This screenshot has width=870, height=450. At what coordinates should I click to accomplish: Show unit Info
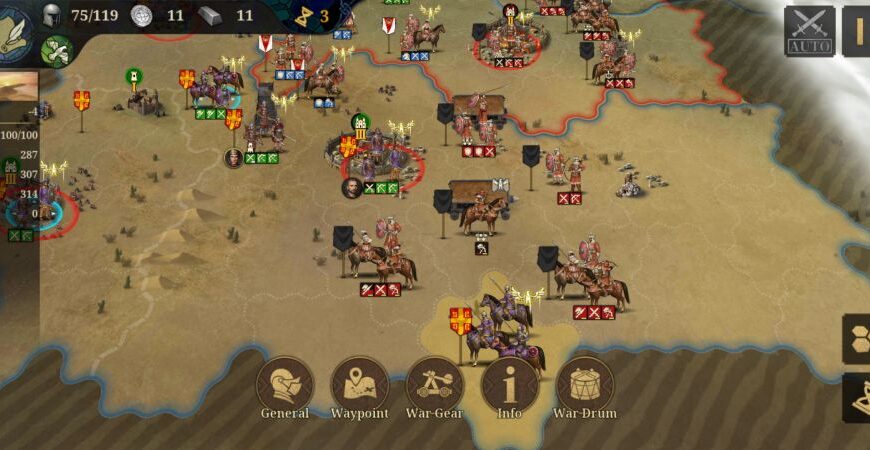point(510,385)
